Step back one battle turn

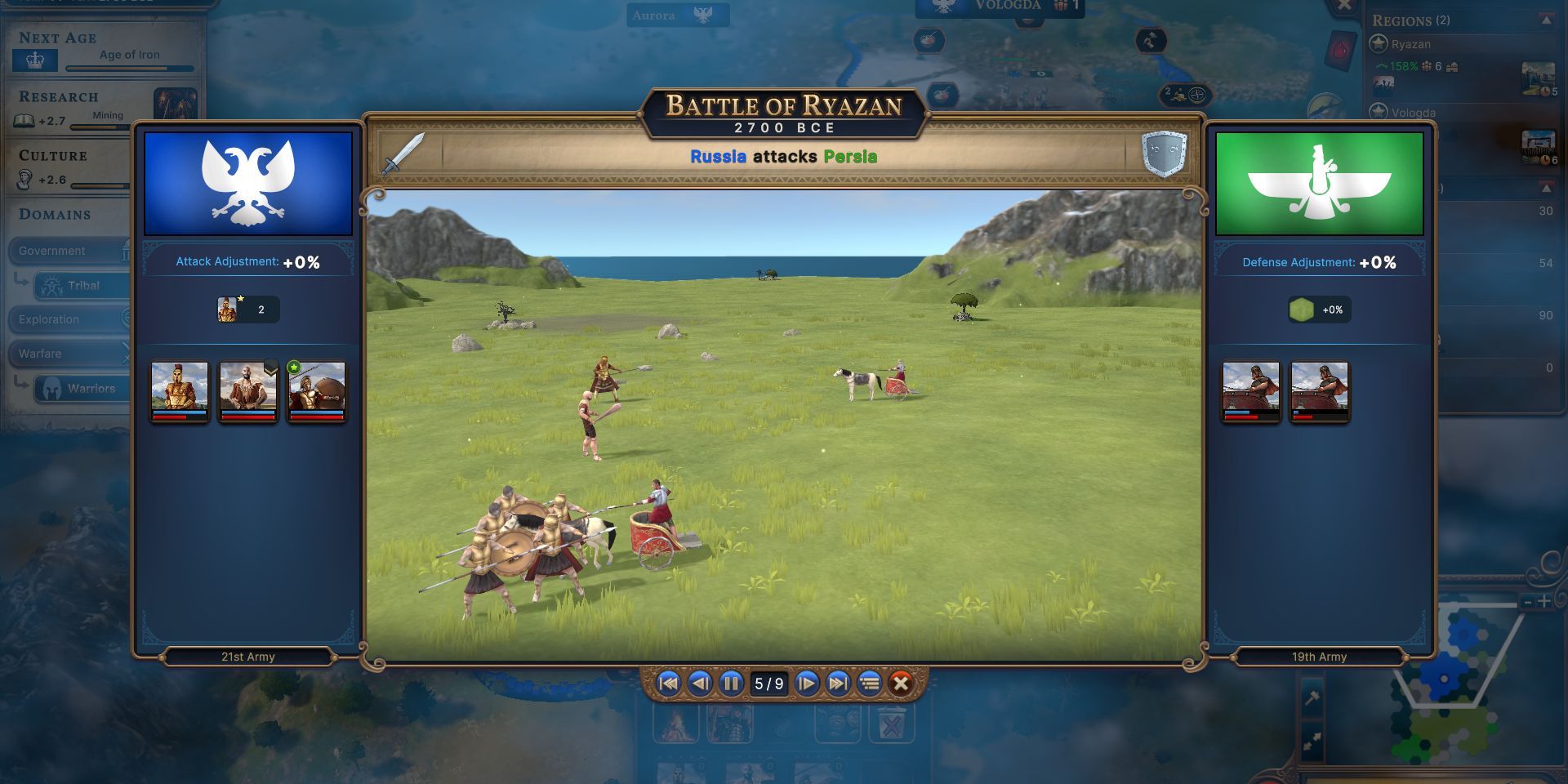pos(698,684)
